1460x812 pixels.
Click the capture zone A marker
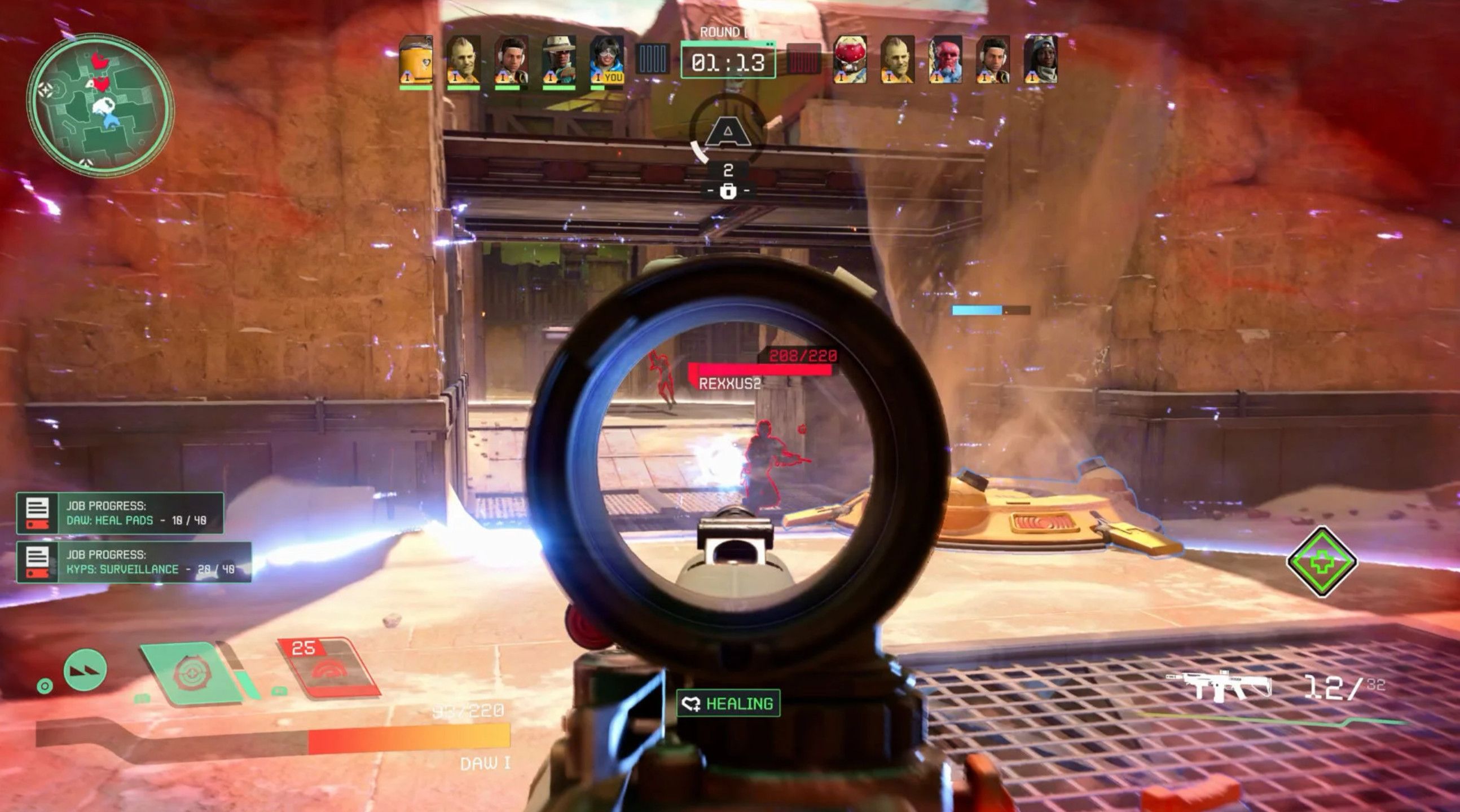click(x=728, y=132)
